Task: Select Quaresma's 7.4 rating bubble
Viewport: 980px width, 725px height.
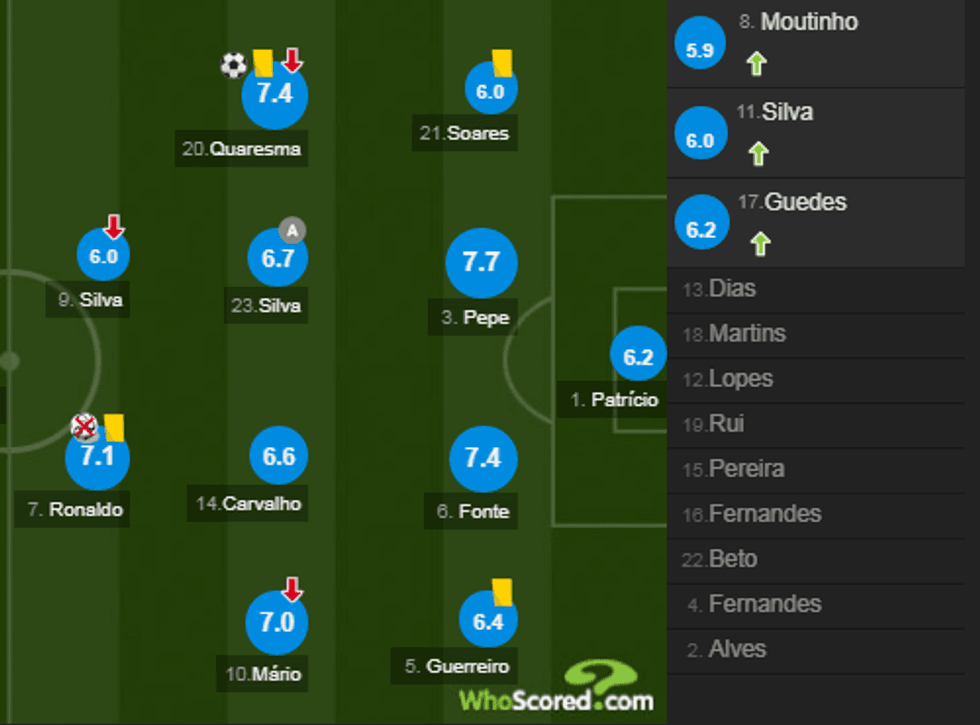Action: (x=274, y=95)
